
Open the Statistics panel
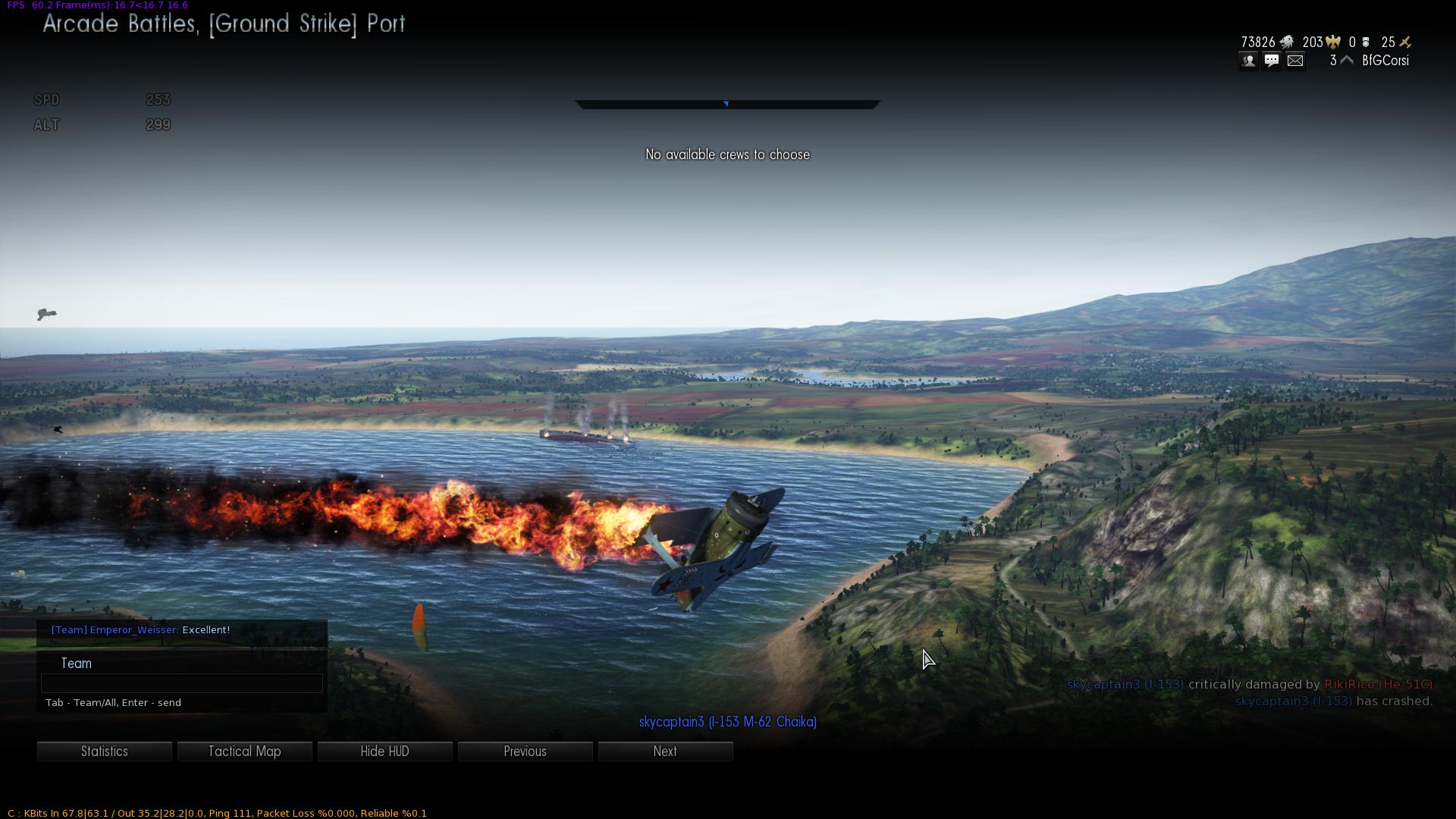pyautogui.click(x=105, y=752)
